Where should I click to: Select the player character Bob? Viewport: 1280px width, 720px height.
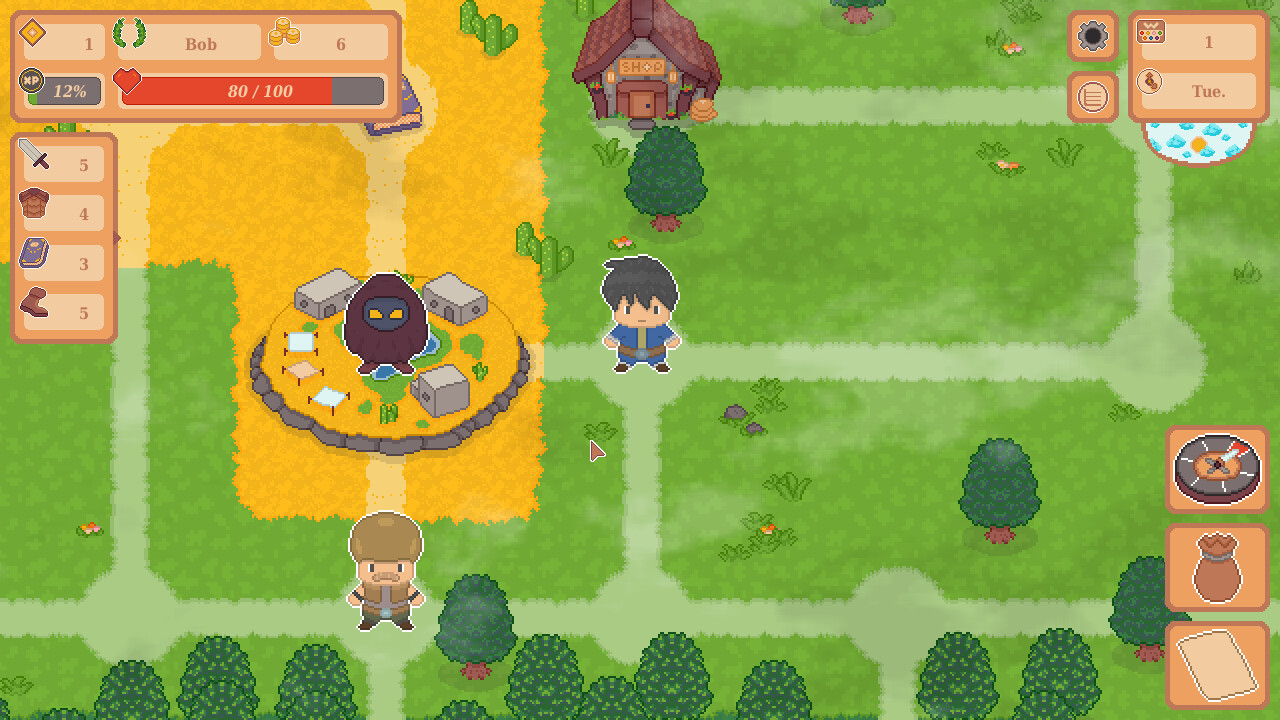640,310
